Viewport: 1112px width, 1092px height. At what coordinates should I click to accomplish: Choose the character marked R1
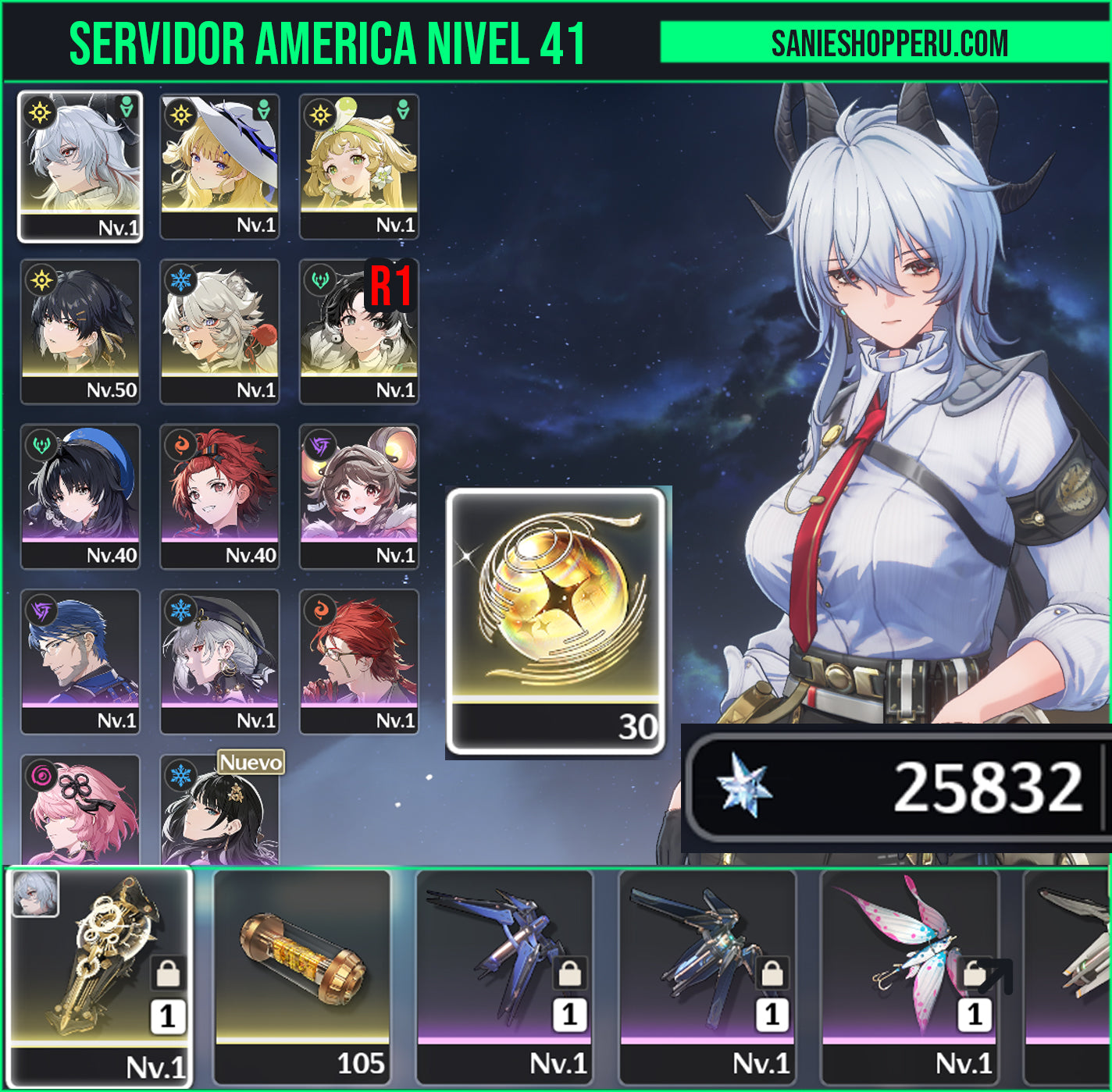(359, 331)
